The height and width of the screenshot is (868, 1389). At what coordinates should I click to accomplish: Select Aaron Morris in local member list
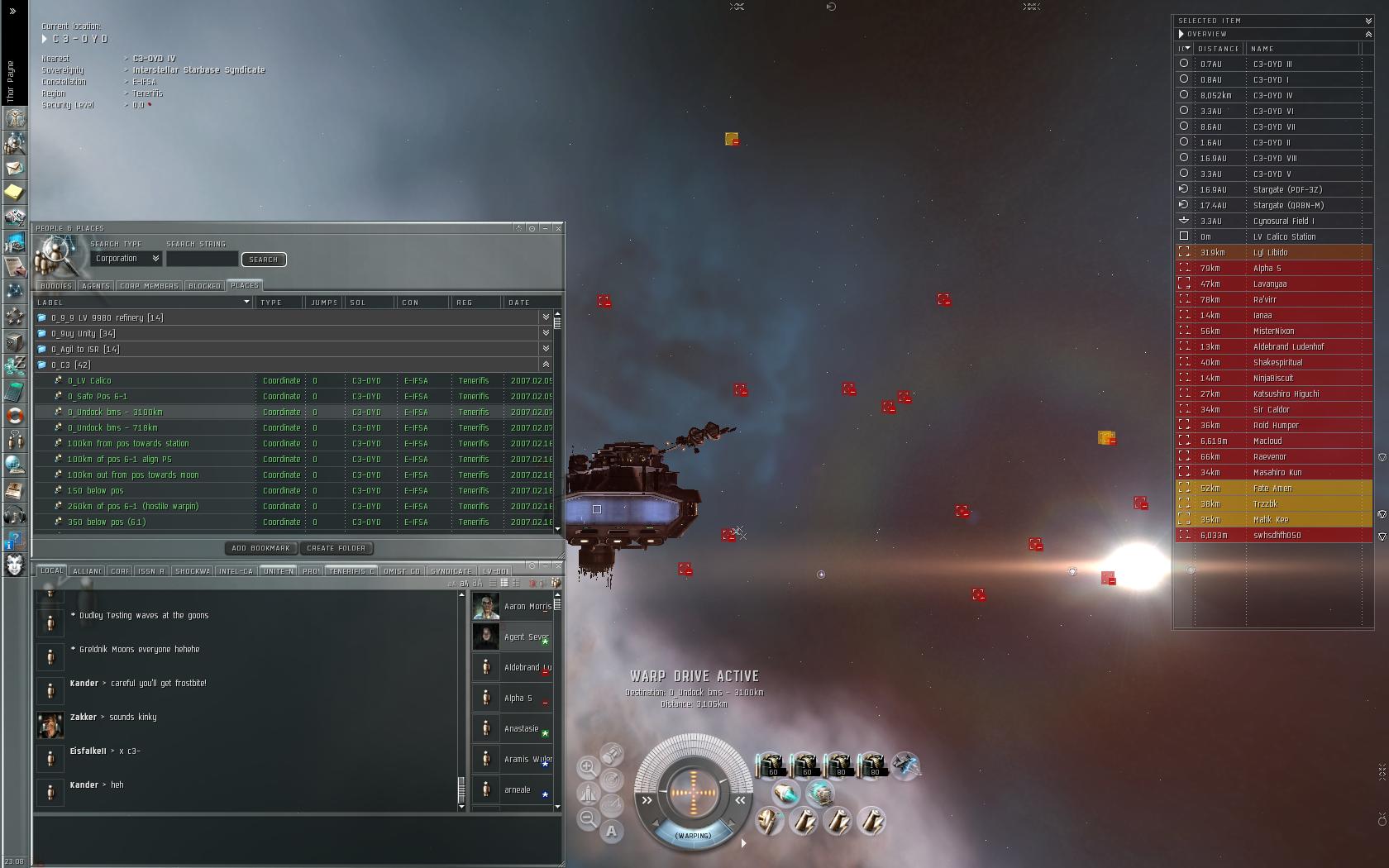pos(527,607)
